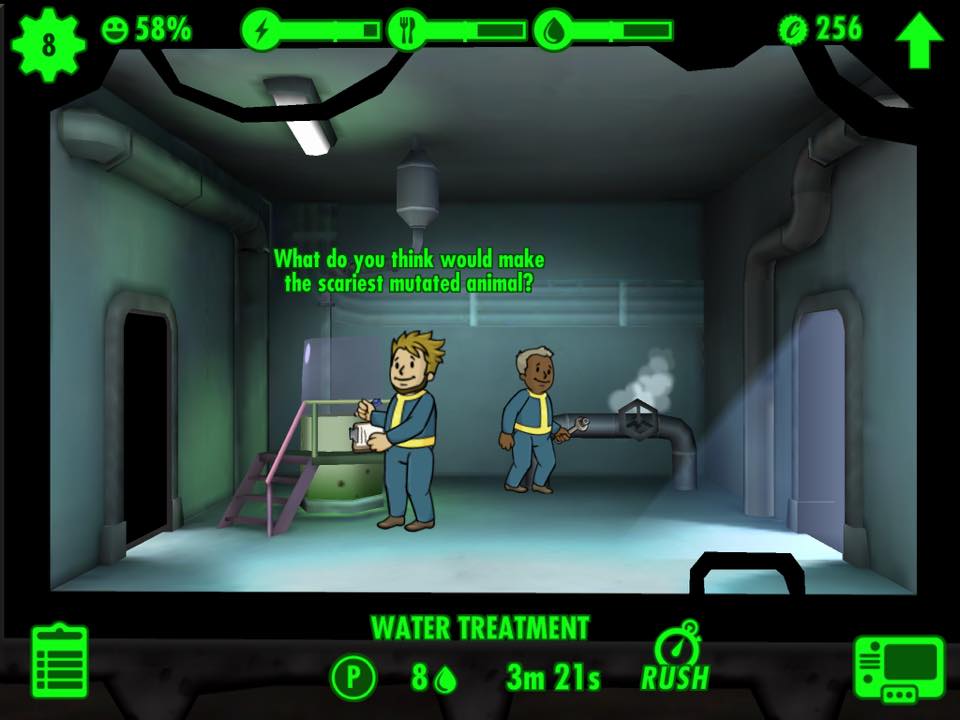The image size is (960, 720).
Task: Open the objectives clipboard
Action: [x=60, y=663]
